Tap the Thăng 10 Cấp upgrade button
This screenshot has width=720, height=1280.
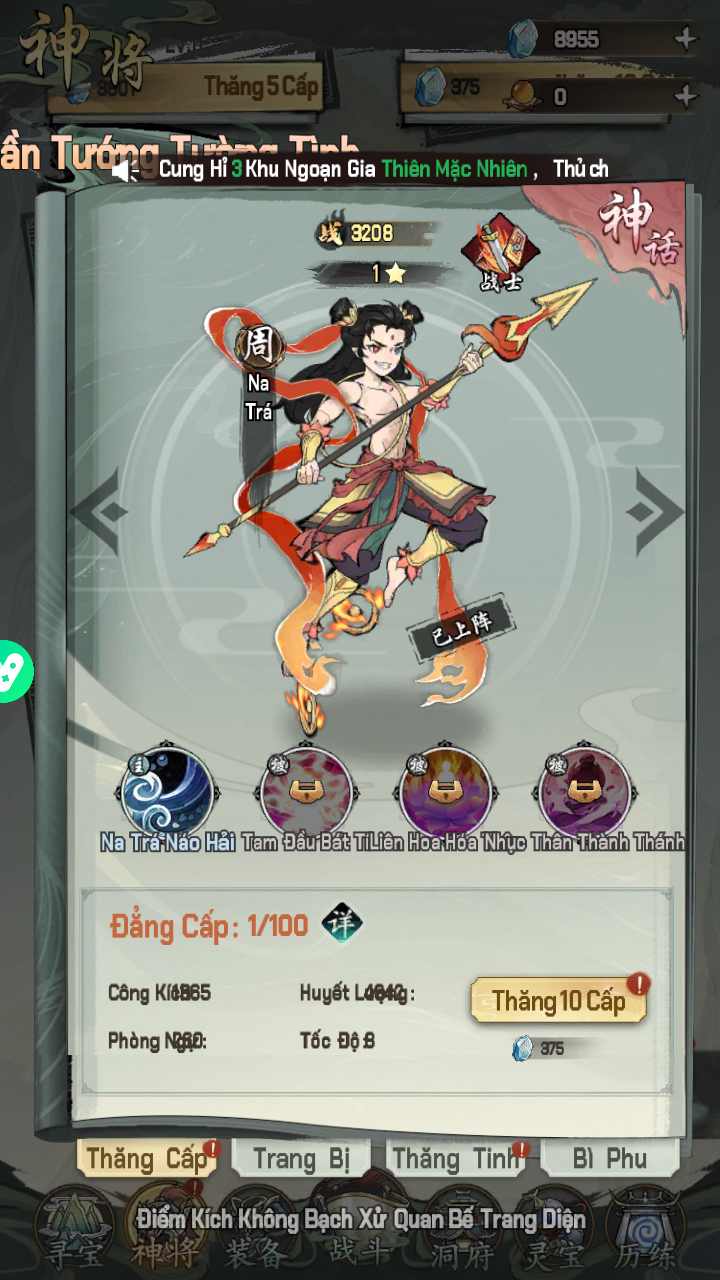[558, 1000]
